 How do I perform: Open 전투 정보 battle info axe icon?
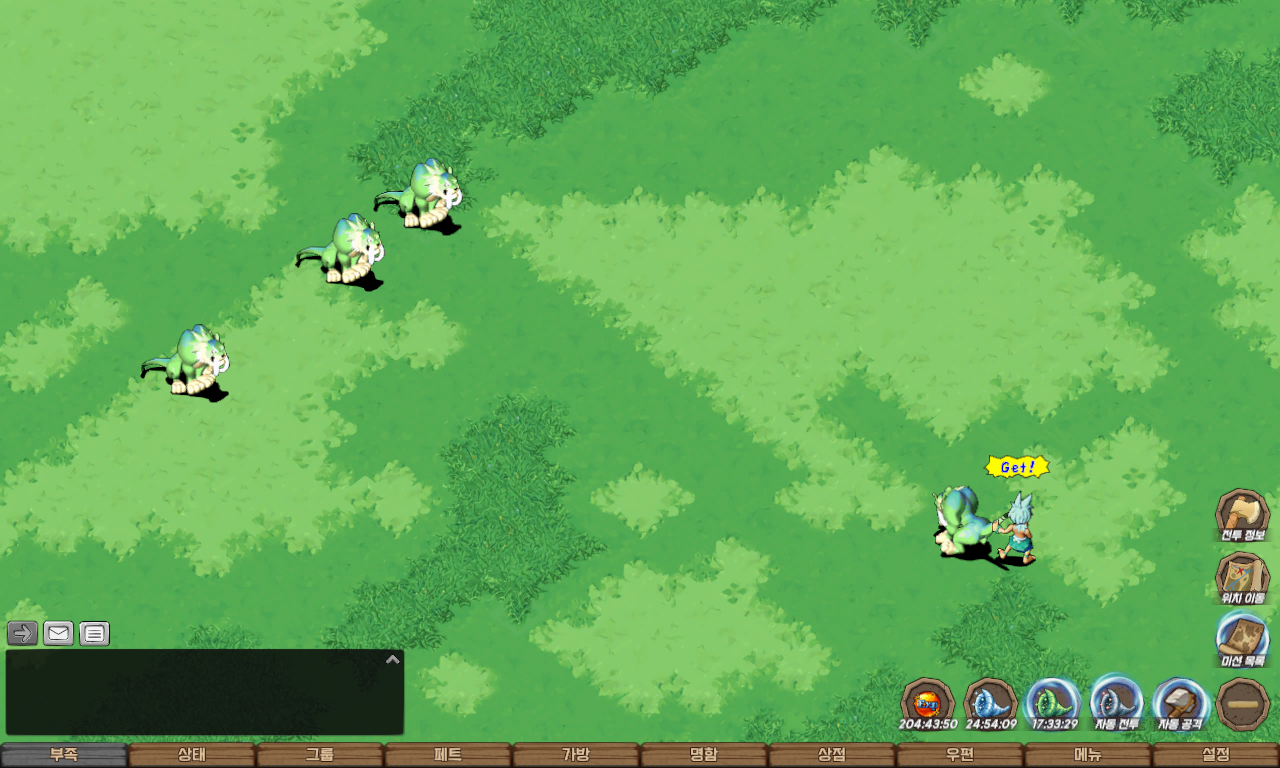tap(1242, 514)
